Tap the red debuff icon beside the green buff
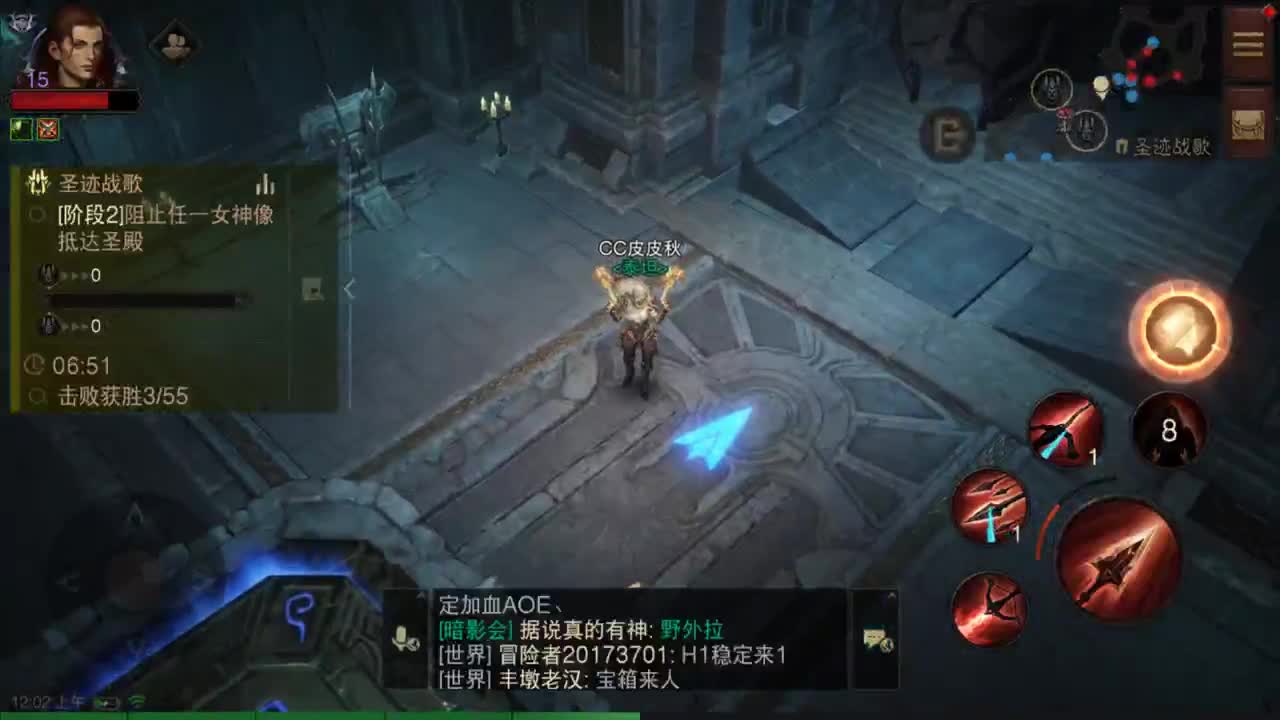The image size is (1280, 720). (47, 130)
